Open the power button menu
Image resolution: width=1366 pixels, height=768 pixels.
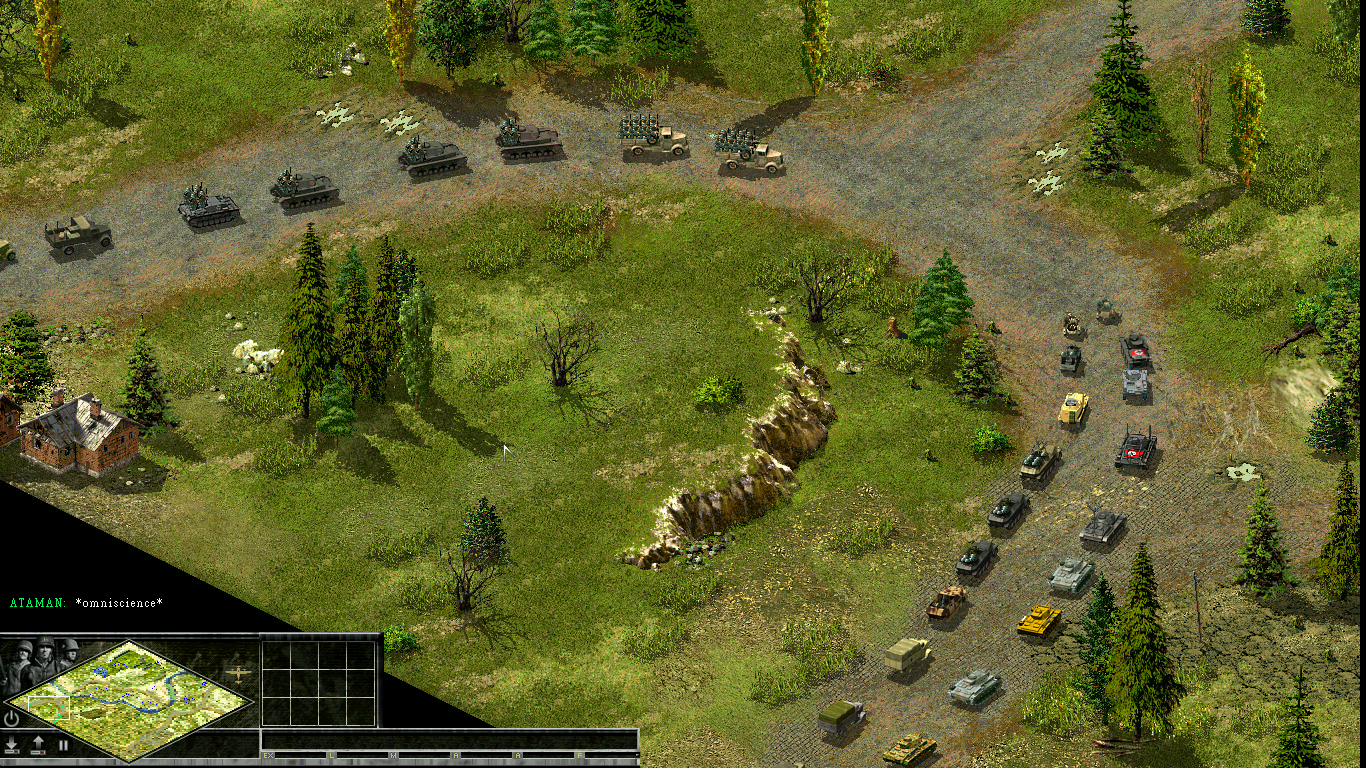[x=12, y=718]
